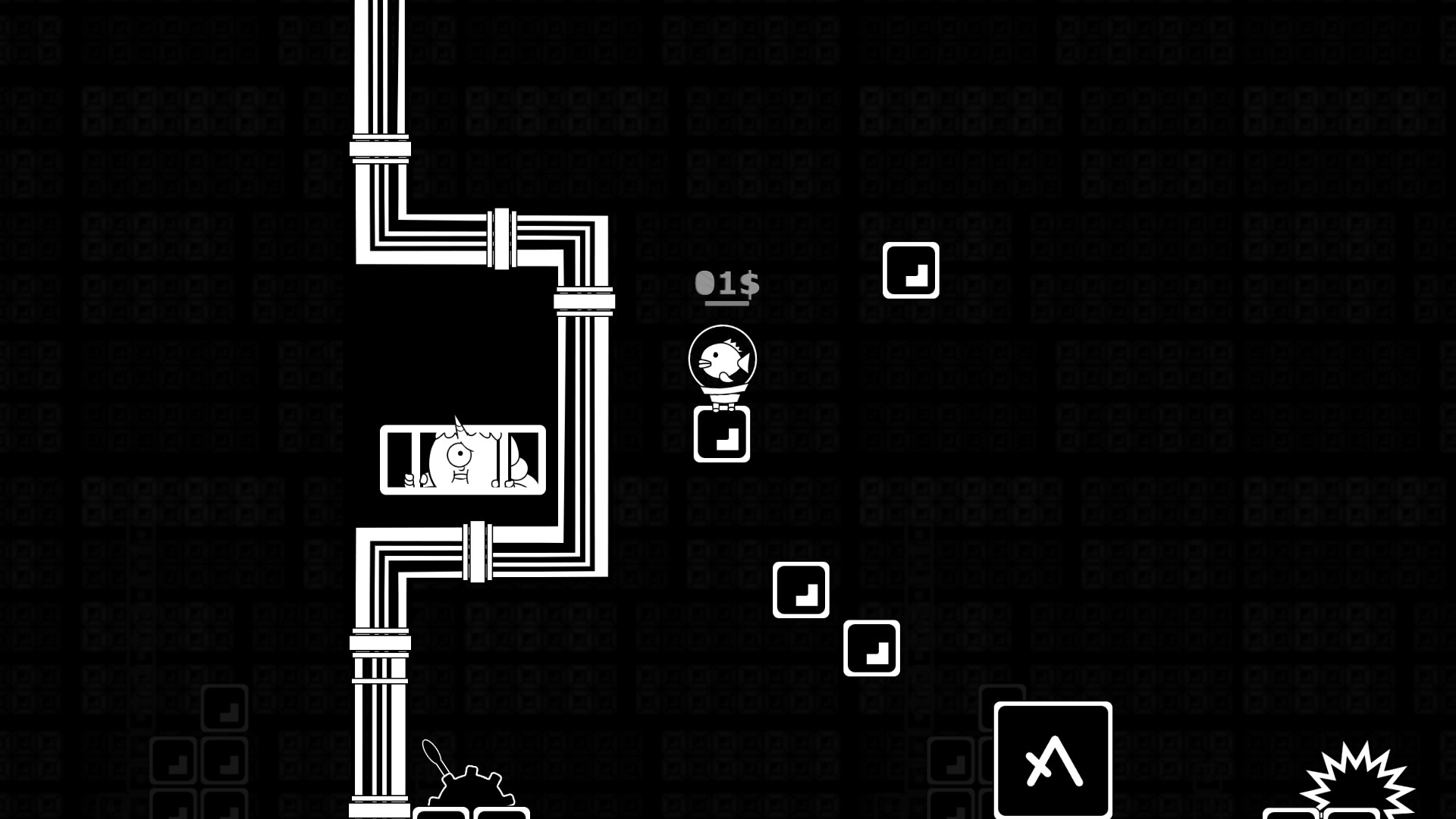Image resolution: width=1456 pixels, height=819 pixels.
Task: Click the '01$' money counter label
Action: pyautogui.click(x=730, y=283)
